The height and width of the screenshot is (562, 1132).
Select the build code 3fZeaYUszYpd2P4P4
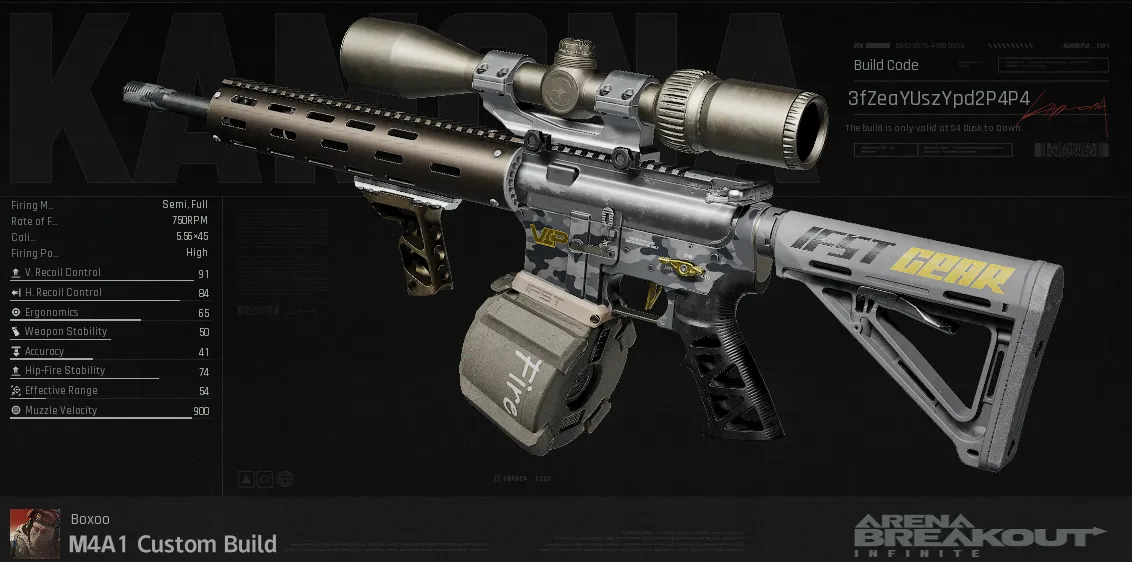coord(938,99)
